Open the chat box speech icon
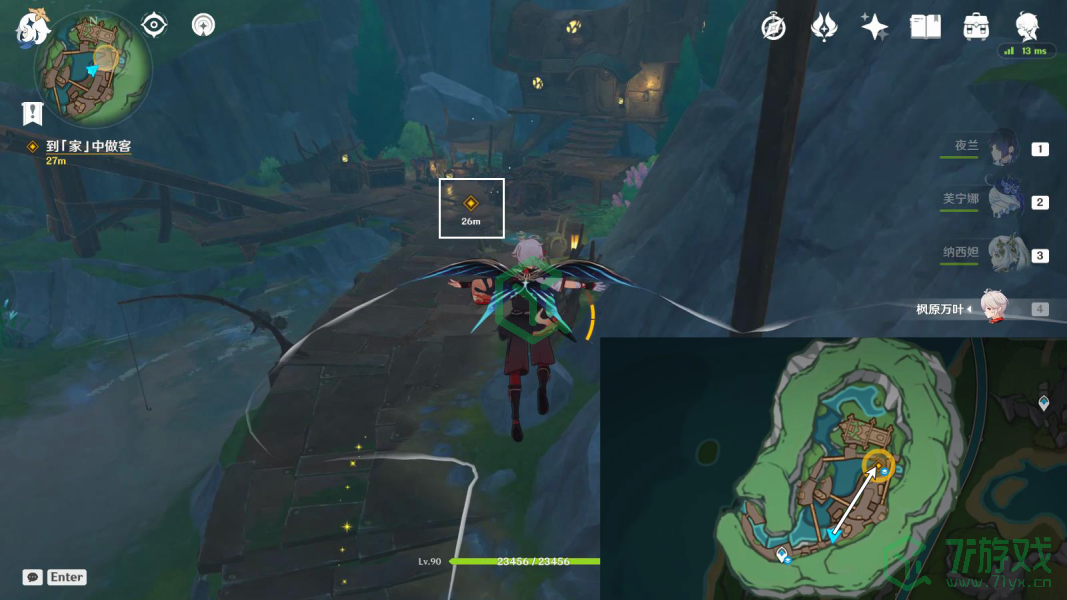1067x600 pixels. tap(33, 577)
